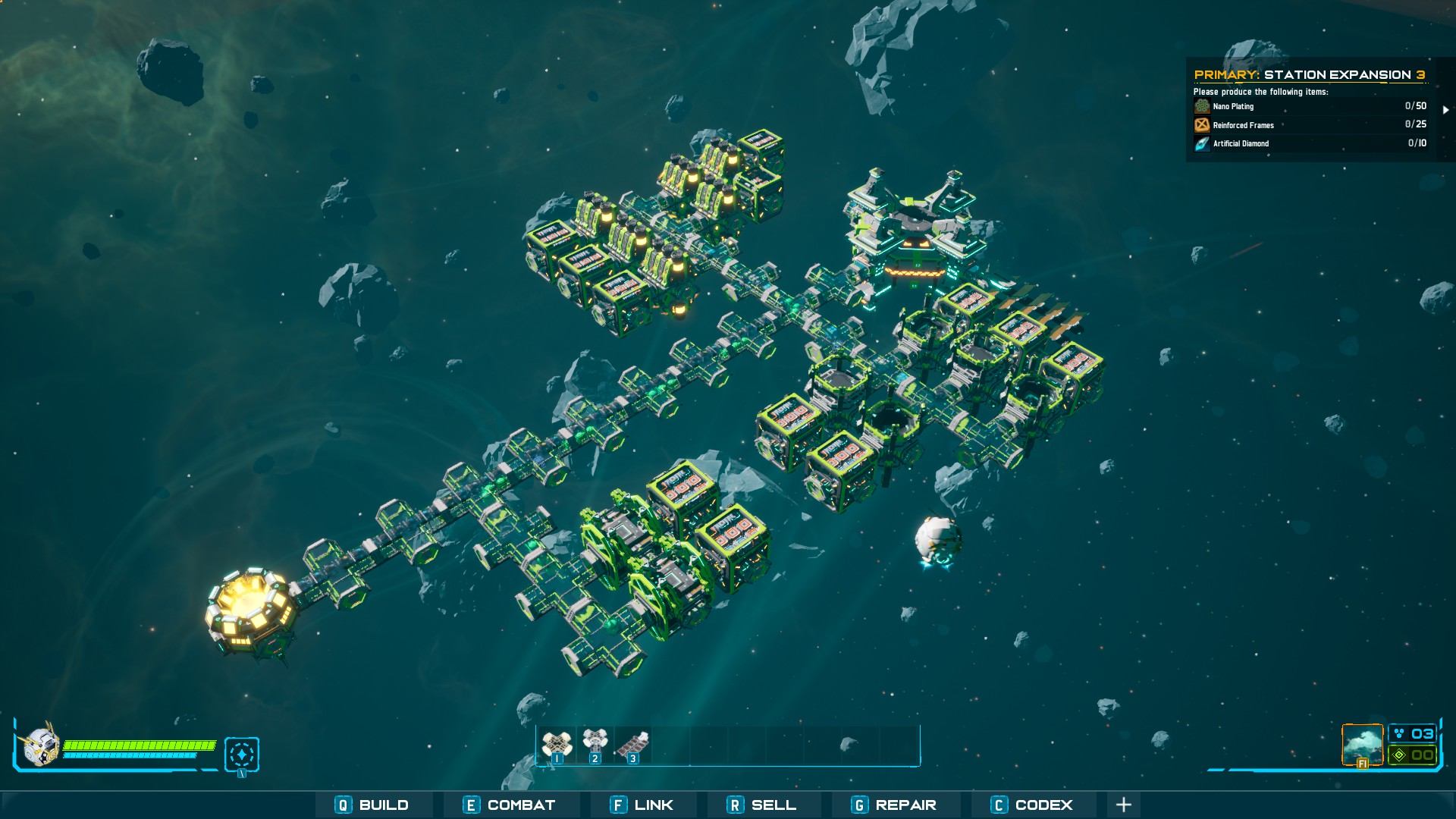Open the Build menu

click(x=373, y=805)
